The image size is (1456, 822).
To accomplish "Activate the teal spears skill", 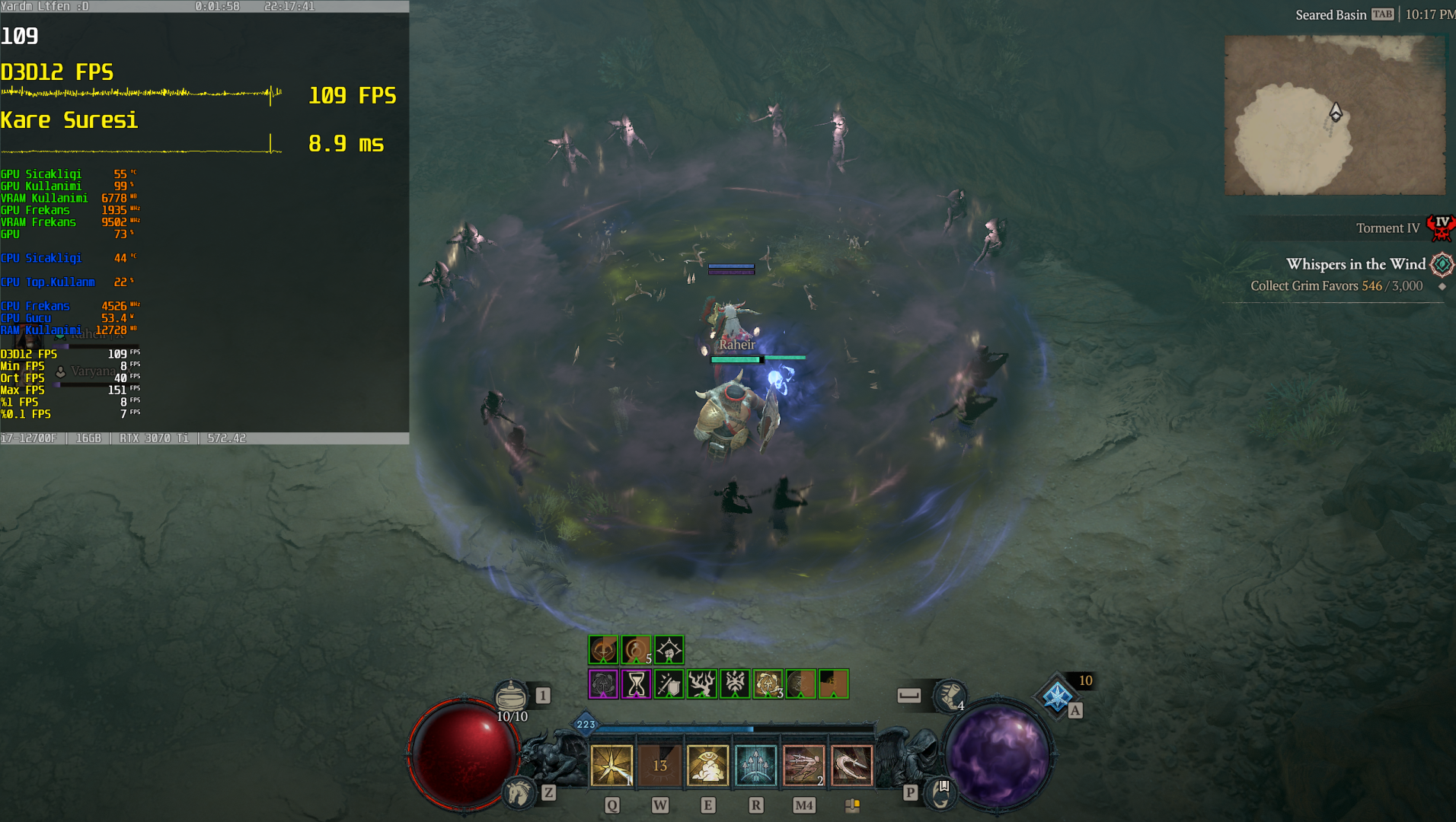I will pyautogui.click(x=755, y=765).
